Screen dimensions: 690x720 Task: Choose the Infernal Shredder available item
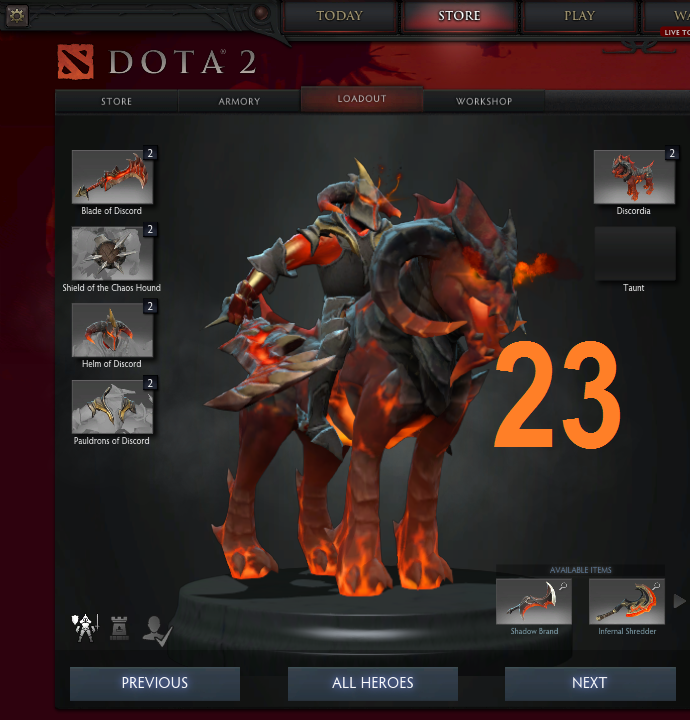(627, 601)
